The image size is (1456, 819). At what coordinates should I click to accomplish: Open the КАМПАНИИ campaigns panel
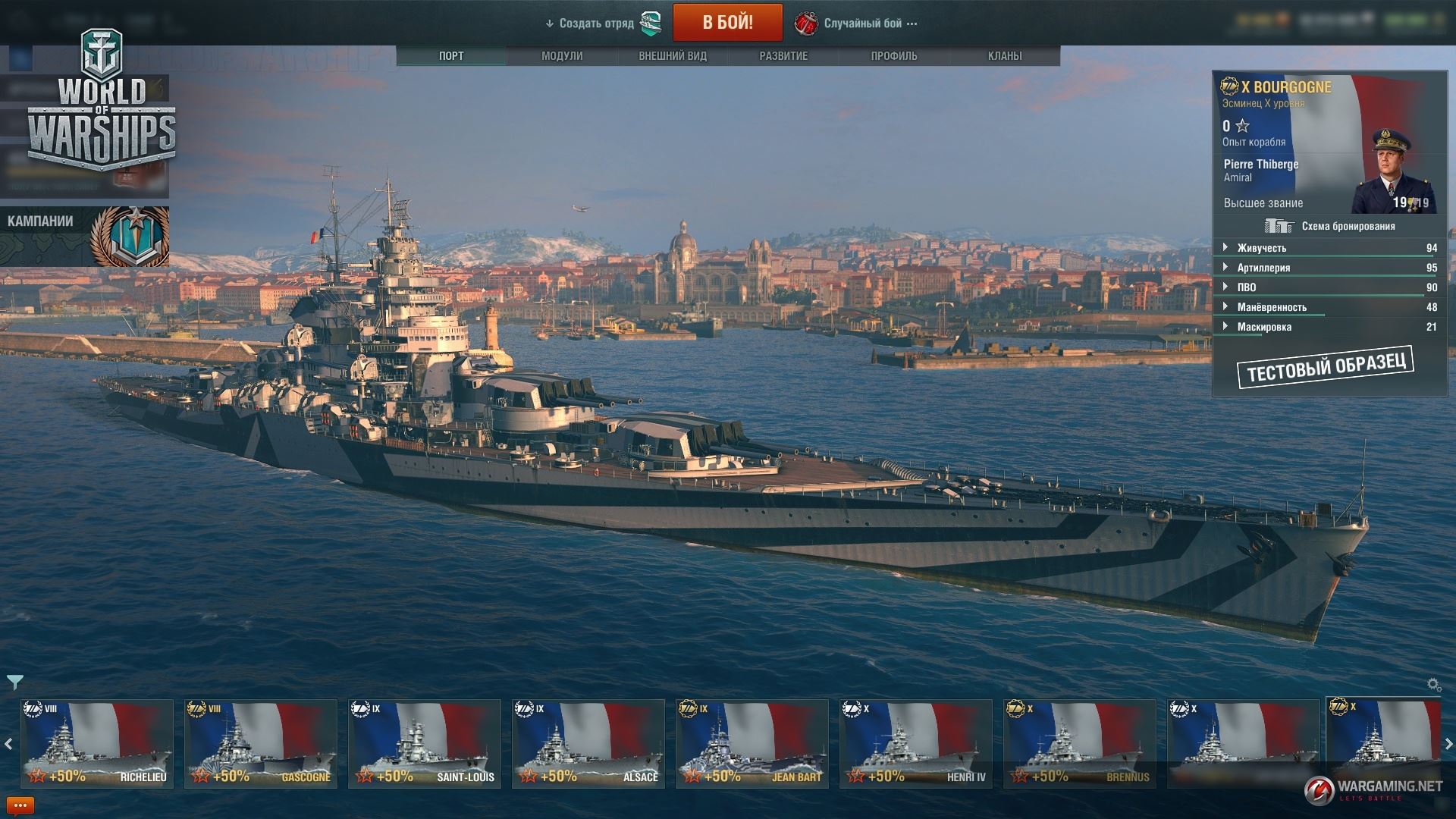[x=83, y=236]
